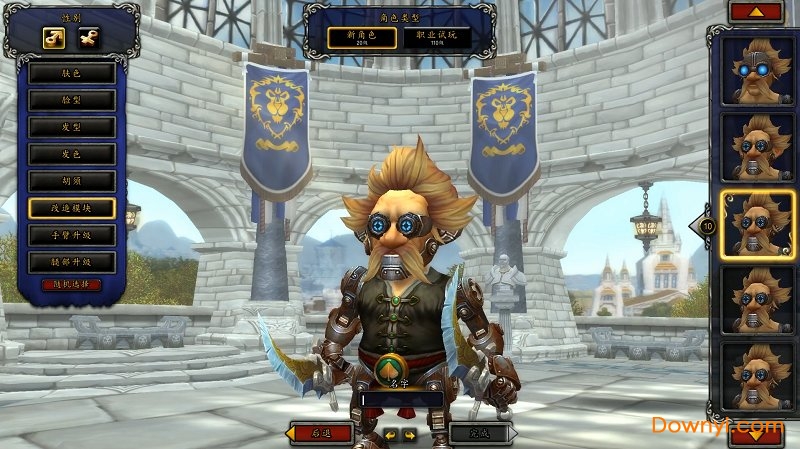
Task: Select the male gender icon
Action: pos(53,38)
